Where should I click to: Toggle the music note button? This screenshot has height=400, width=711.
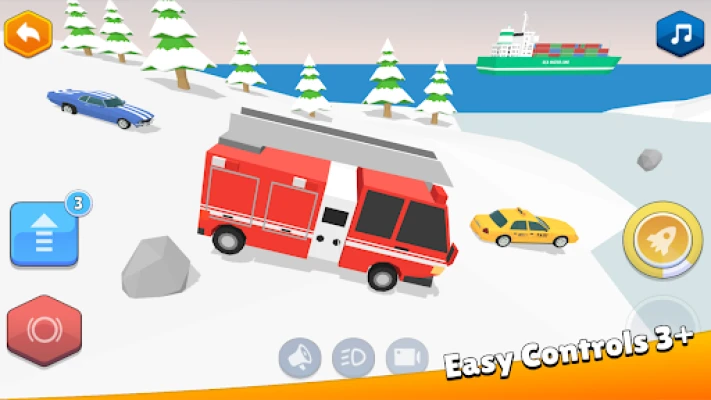coord(680,34)
